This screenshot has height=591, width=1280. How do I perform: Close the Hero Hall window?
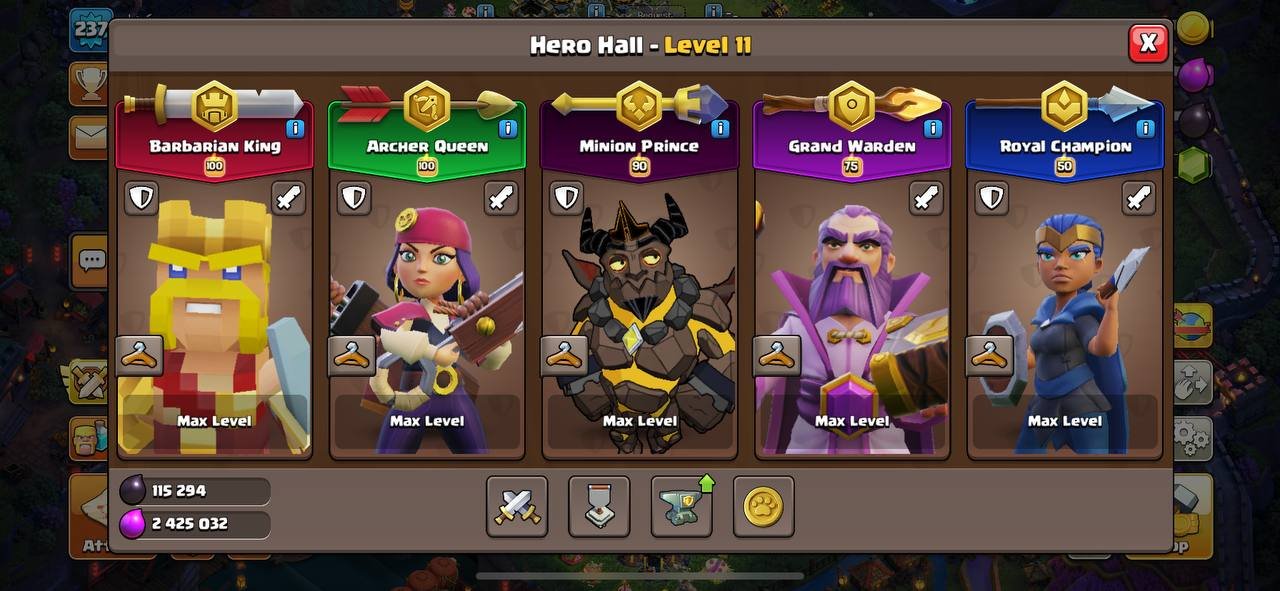[1148, 43]
